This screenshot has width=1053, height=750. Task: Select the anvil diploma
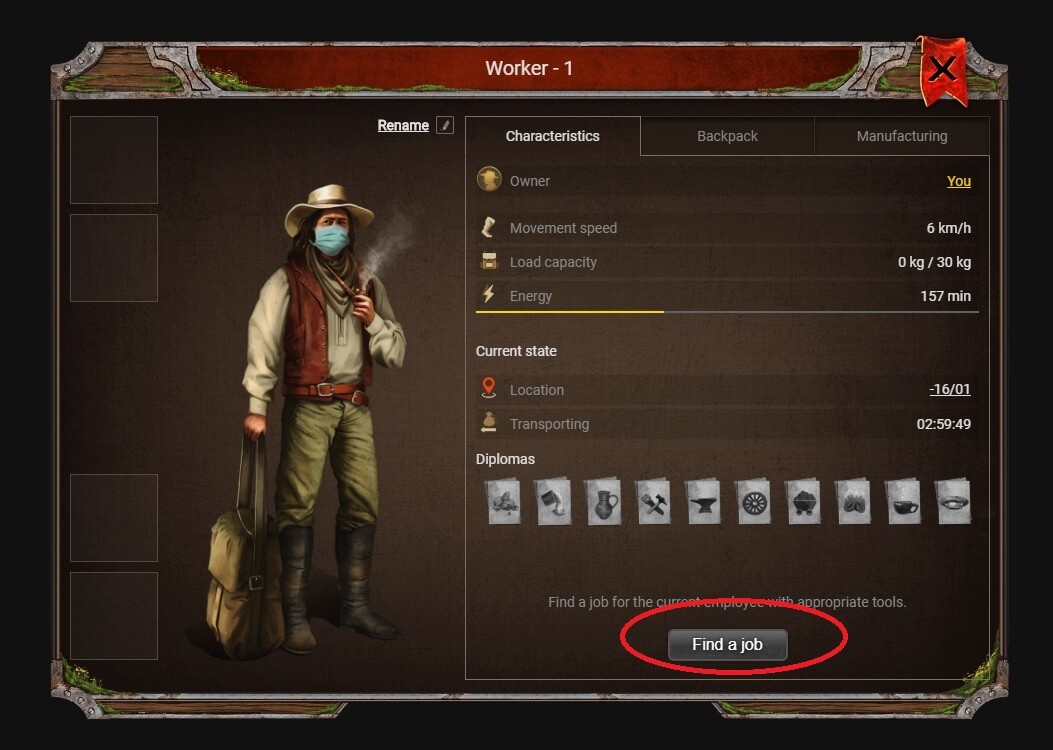pos(702,502)
